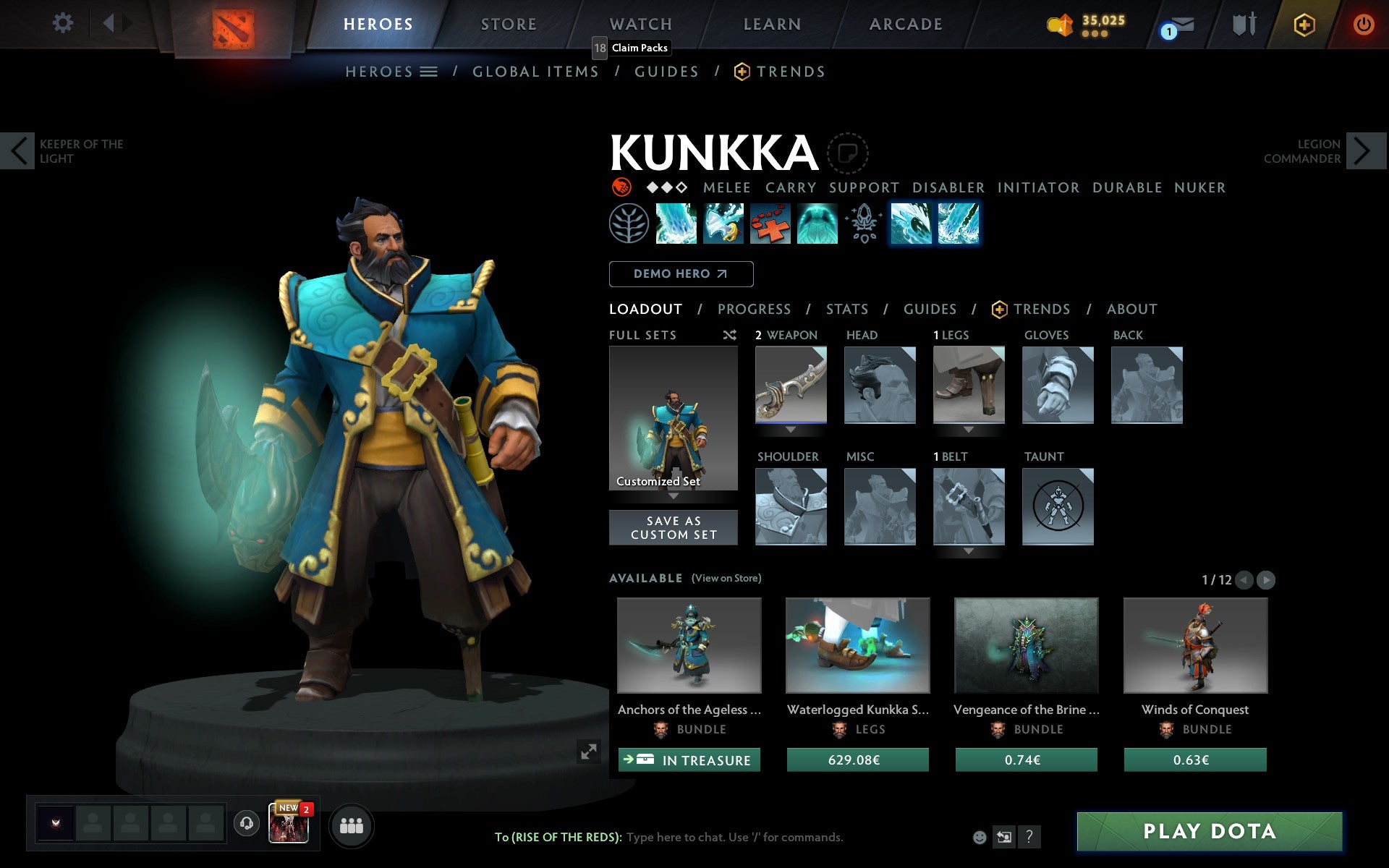Screen dimensions: 1389x868
Task: Select the Ghostship ability icon
Action: coord(817,224)
